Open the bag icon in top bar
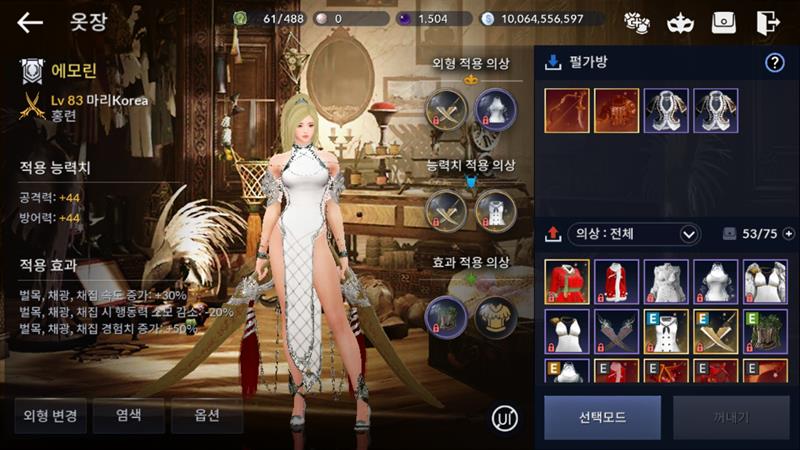Image resolution: width=800 pixels, height=450 pixels. 724,22
